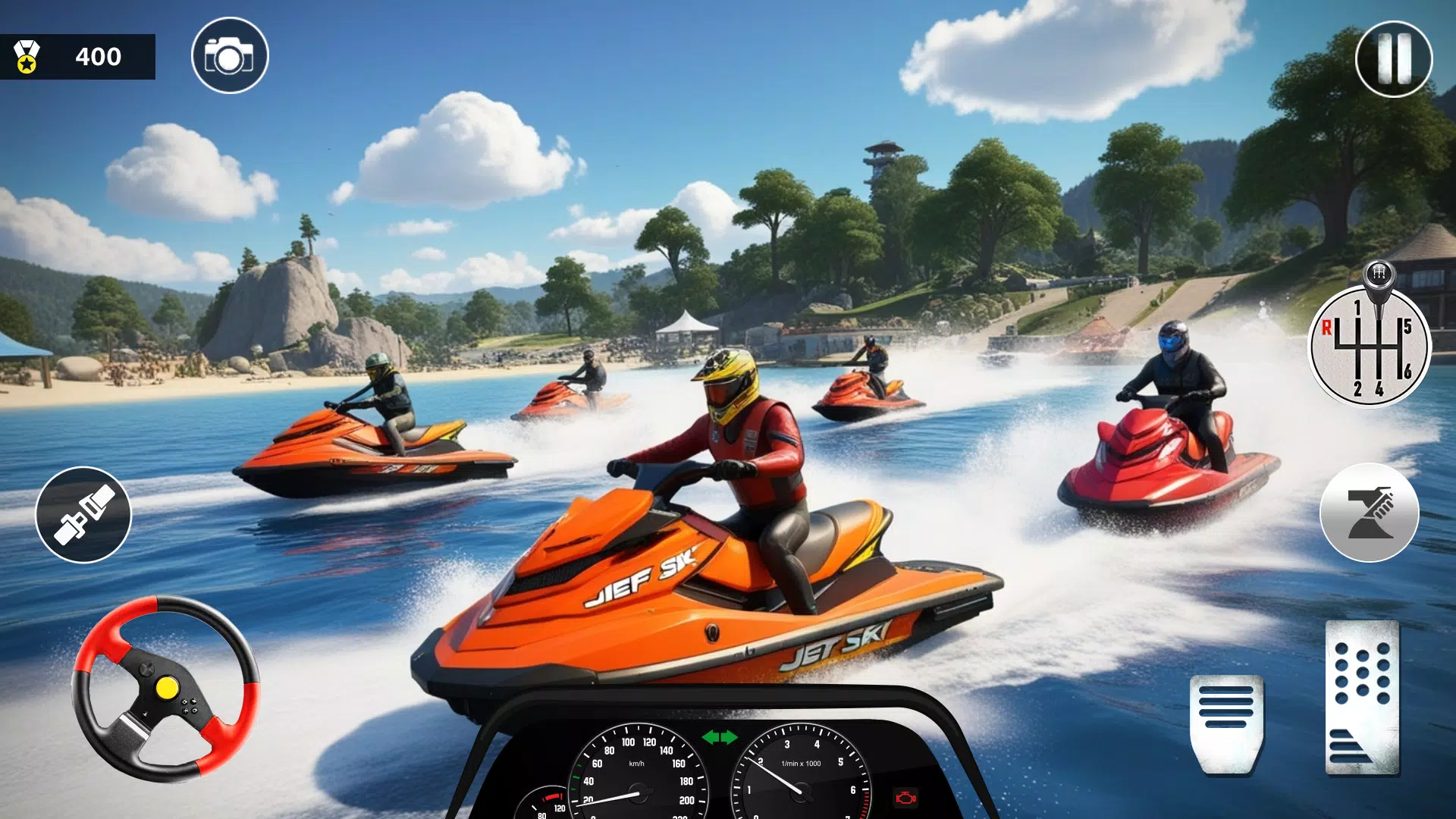
Task: Hit the brake pedal
Action: [1226, 723]
